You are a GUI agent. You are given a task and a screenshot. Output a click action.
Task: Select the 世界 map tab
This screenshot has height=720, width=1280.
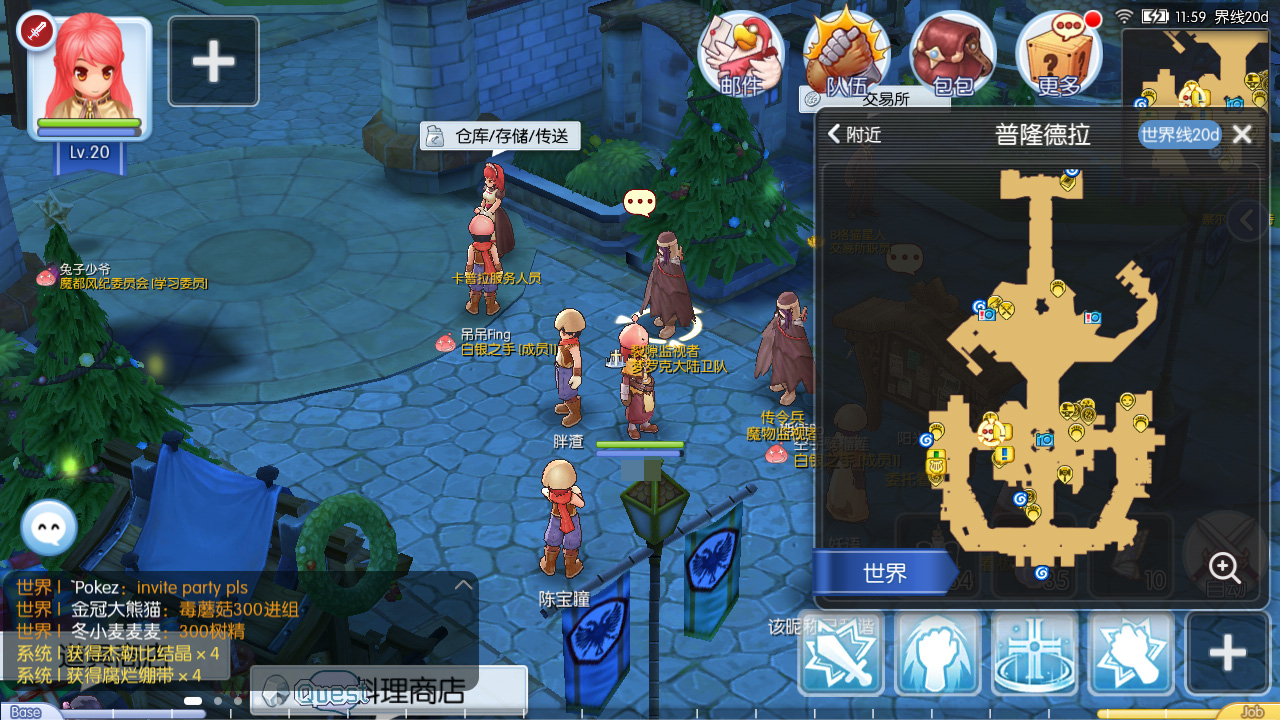point(880,573)
